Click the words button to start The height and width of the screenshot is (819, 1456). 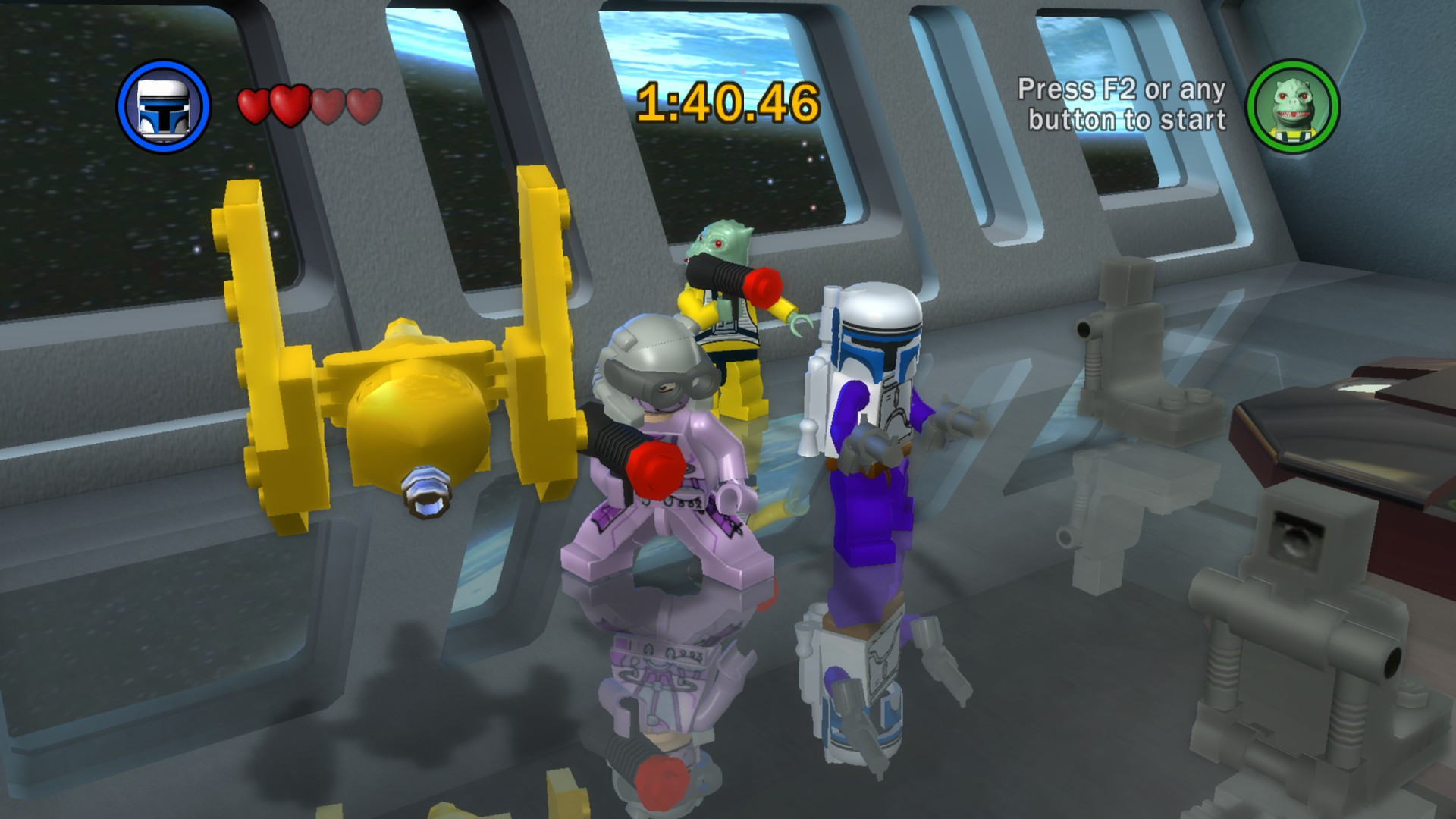click(x=1127, y=120)
